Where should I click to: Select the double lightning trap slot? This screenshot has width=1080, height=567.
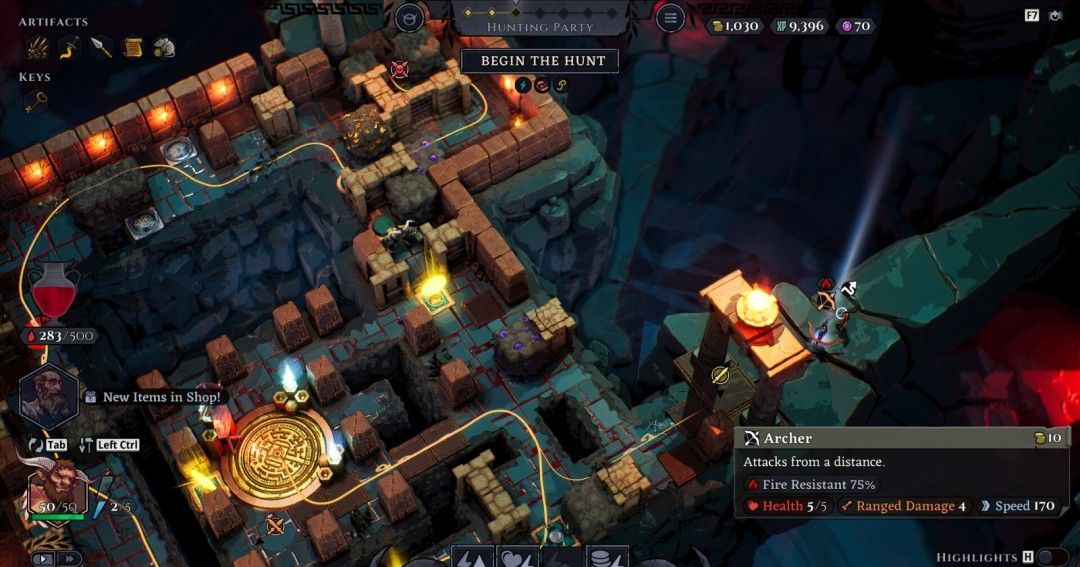pos(473,558)
